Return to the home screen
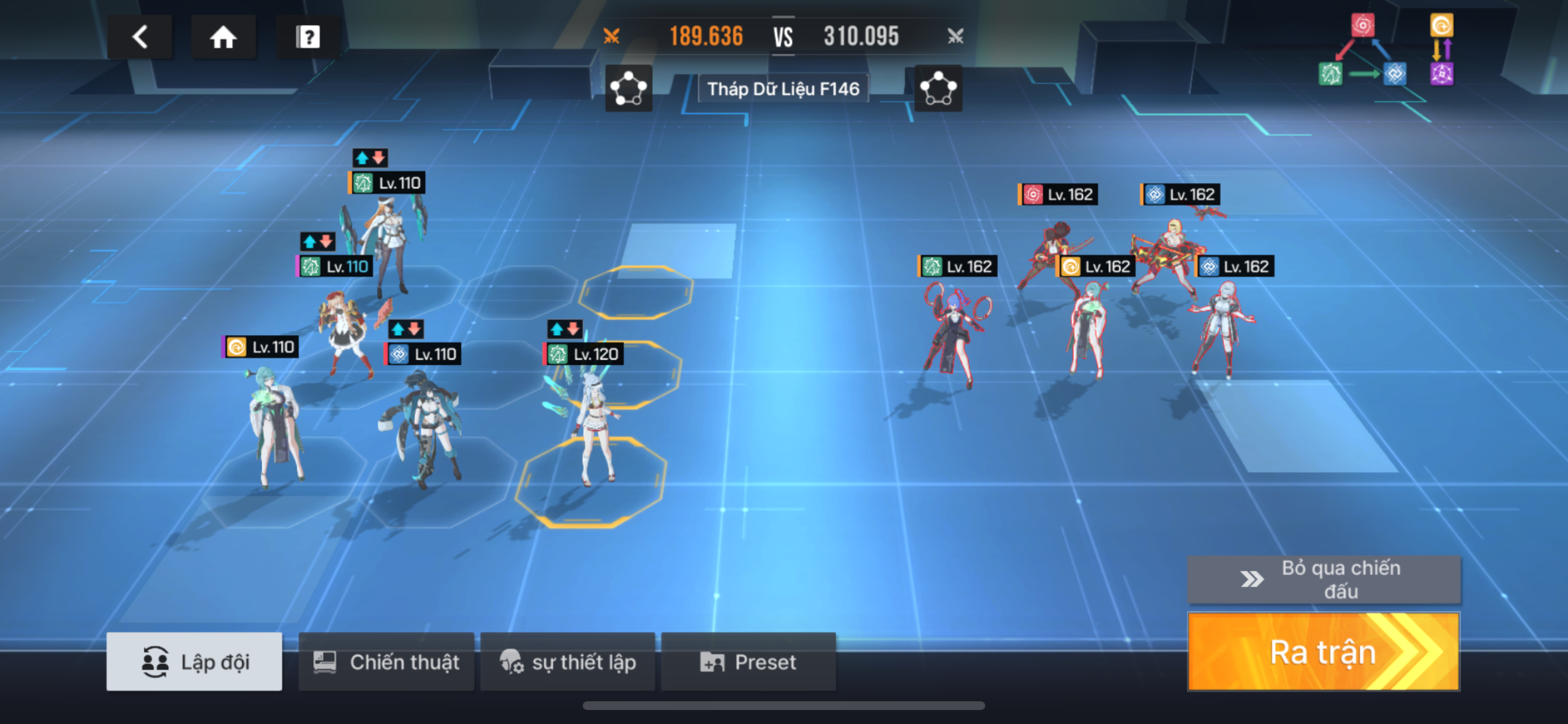Viewport: 1568px width, 724px height. [x=223, y=37]
